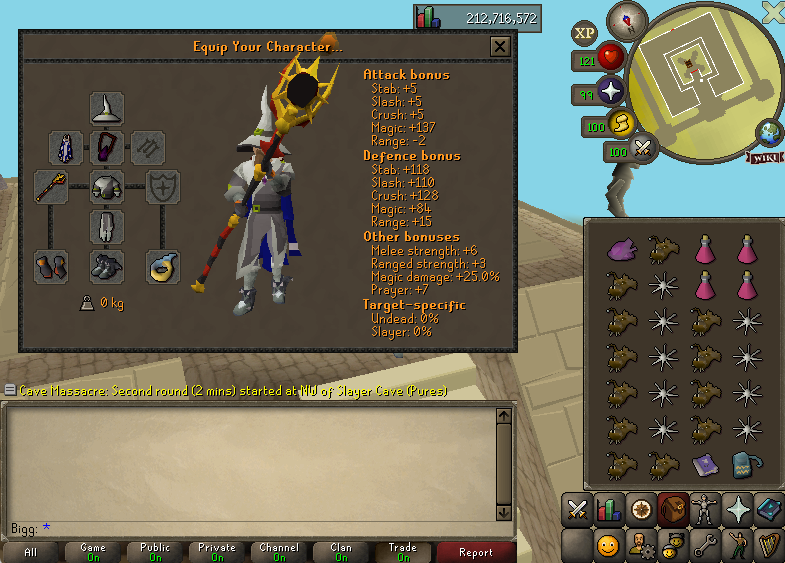Image resolution: width=785 pixels, height=563 pixels.
Task: Select the equipped ring slot
Action: 163,267
